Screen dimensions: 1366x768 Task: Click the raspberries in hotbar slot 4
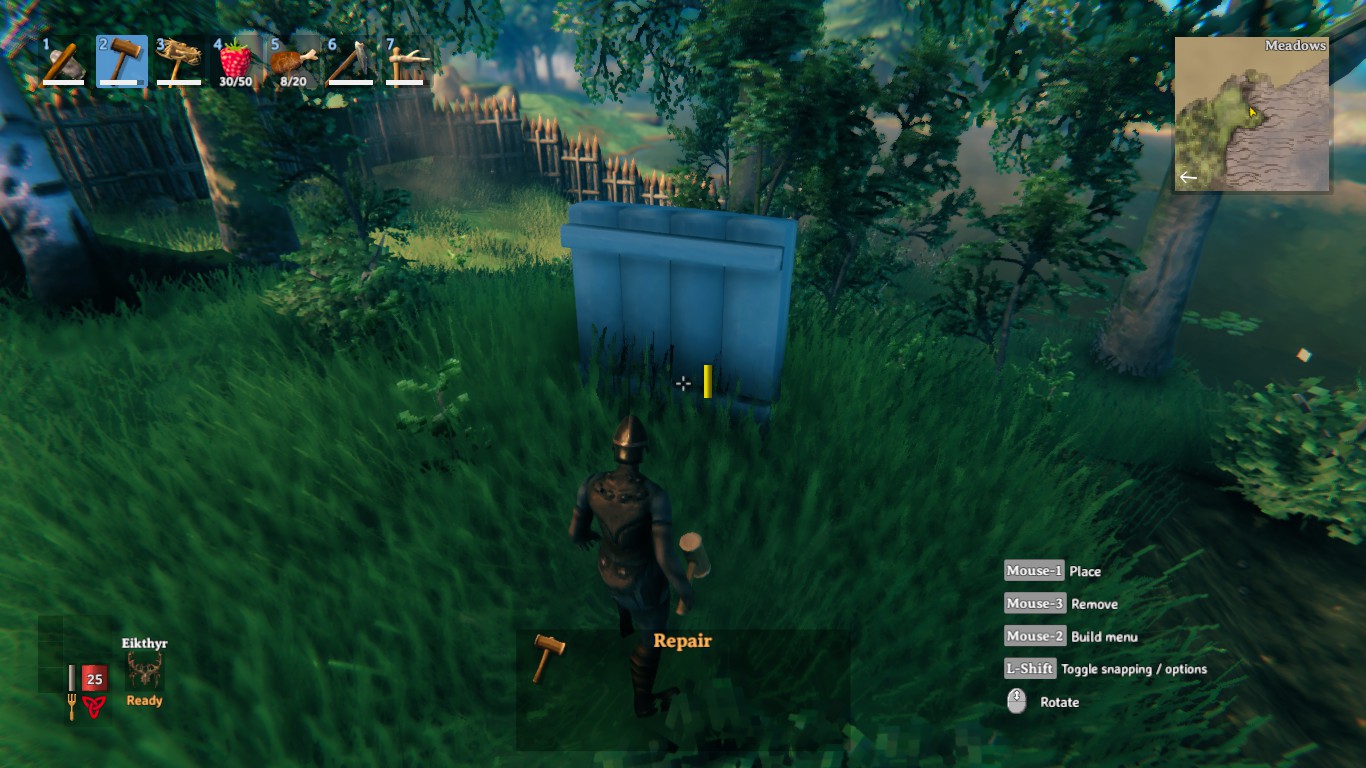coord(237,60)
